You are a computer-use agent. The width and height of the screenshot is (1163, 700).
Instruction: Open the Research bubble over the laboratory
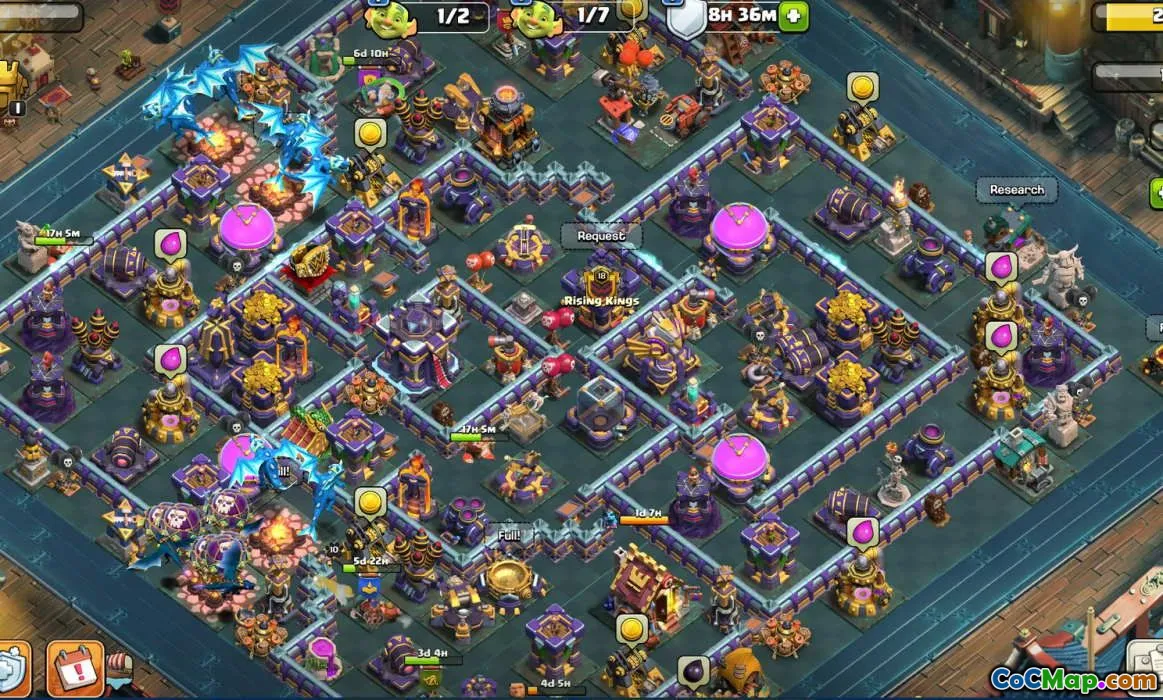pos(1016,190)
